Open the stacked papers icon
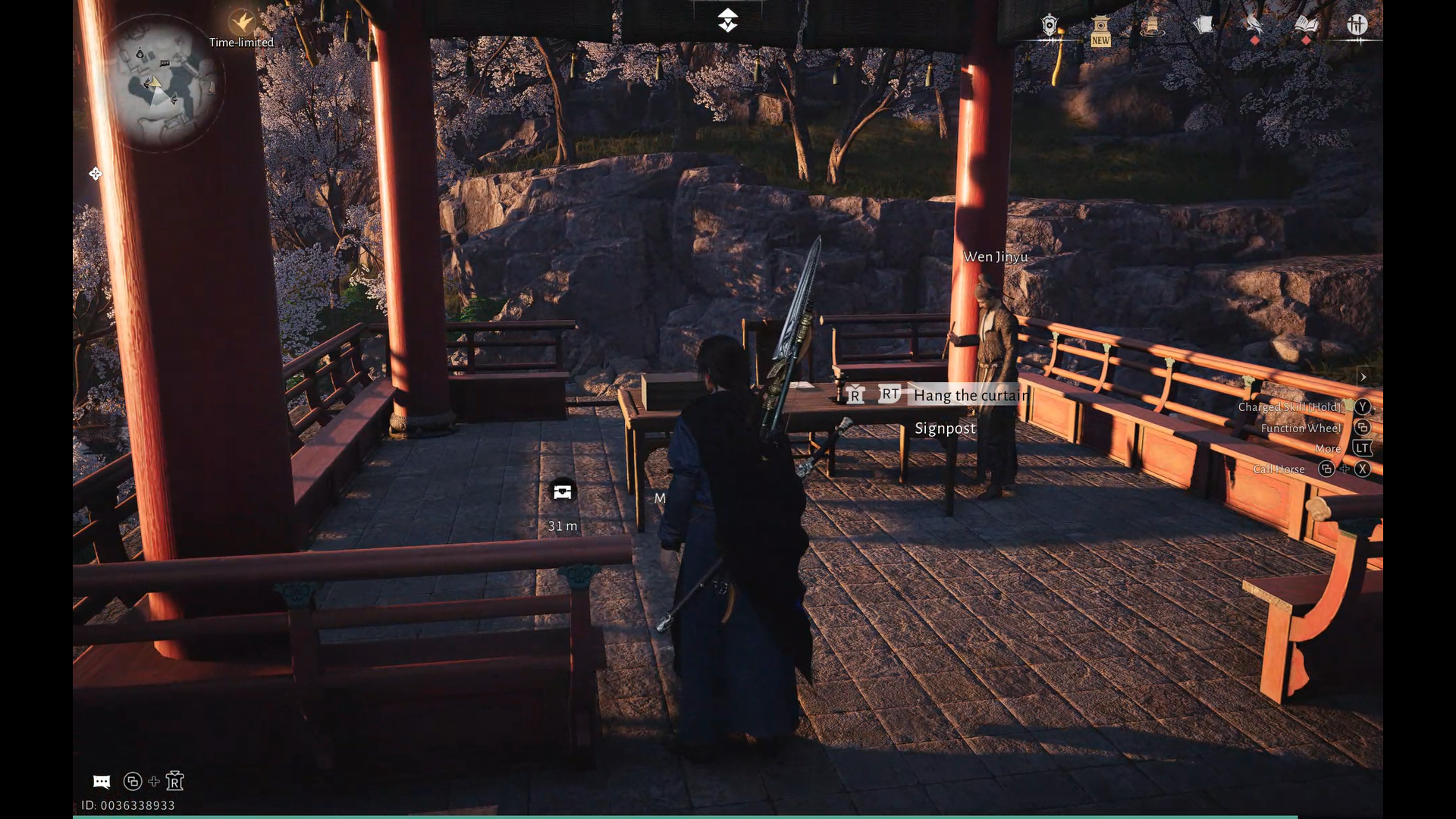 [1203, 26]
